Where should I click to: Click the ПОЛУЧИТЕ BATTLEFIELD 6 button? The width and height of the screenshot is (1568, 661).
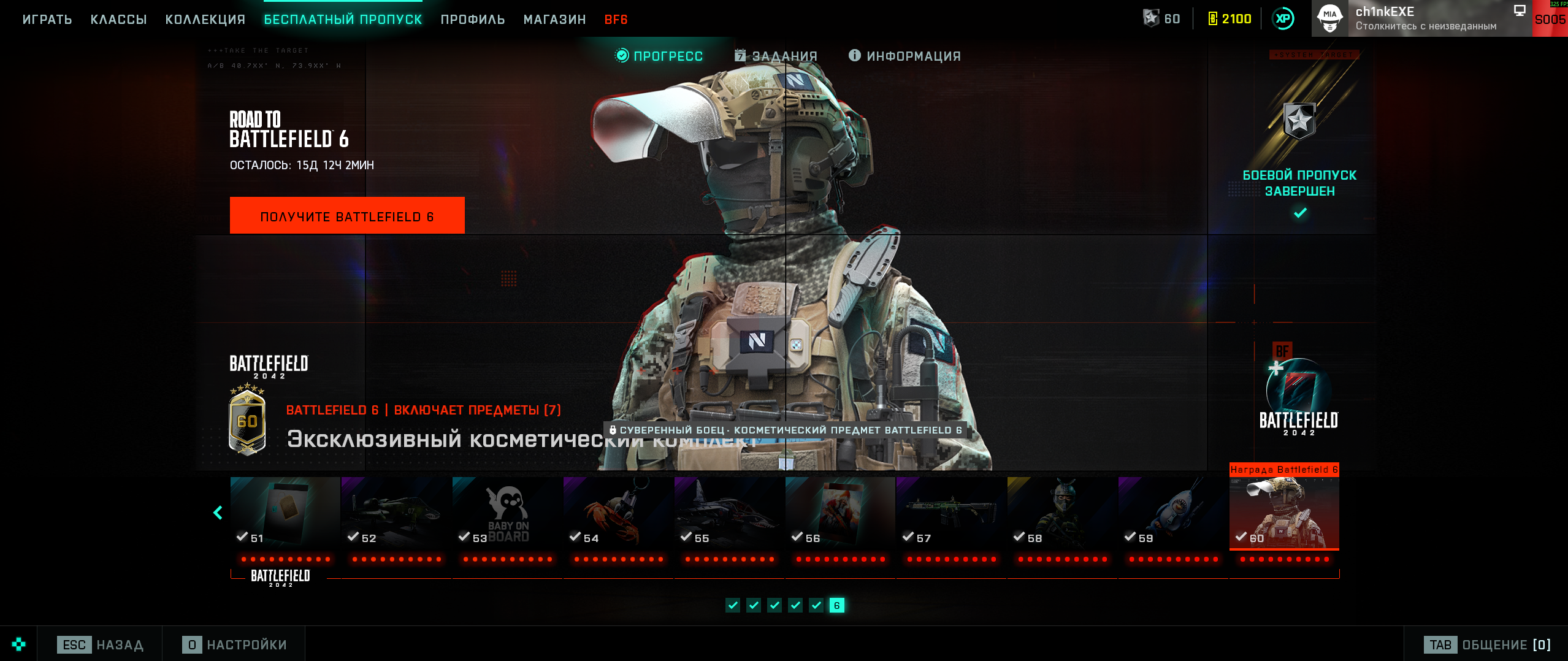tap(347, 216)
